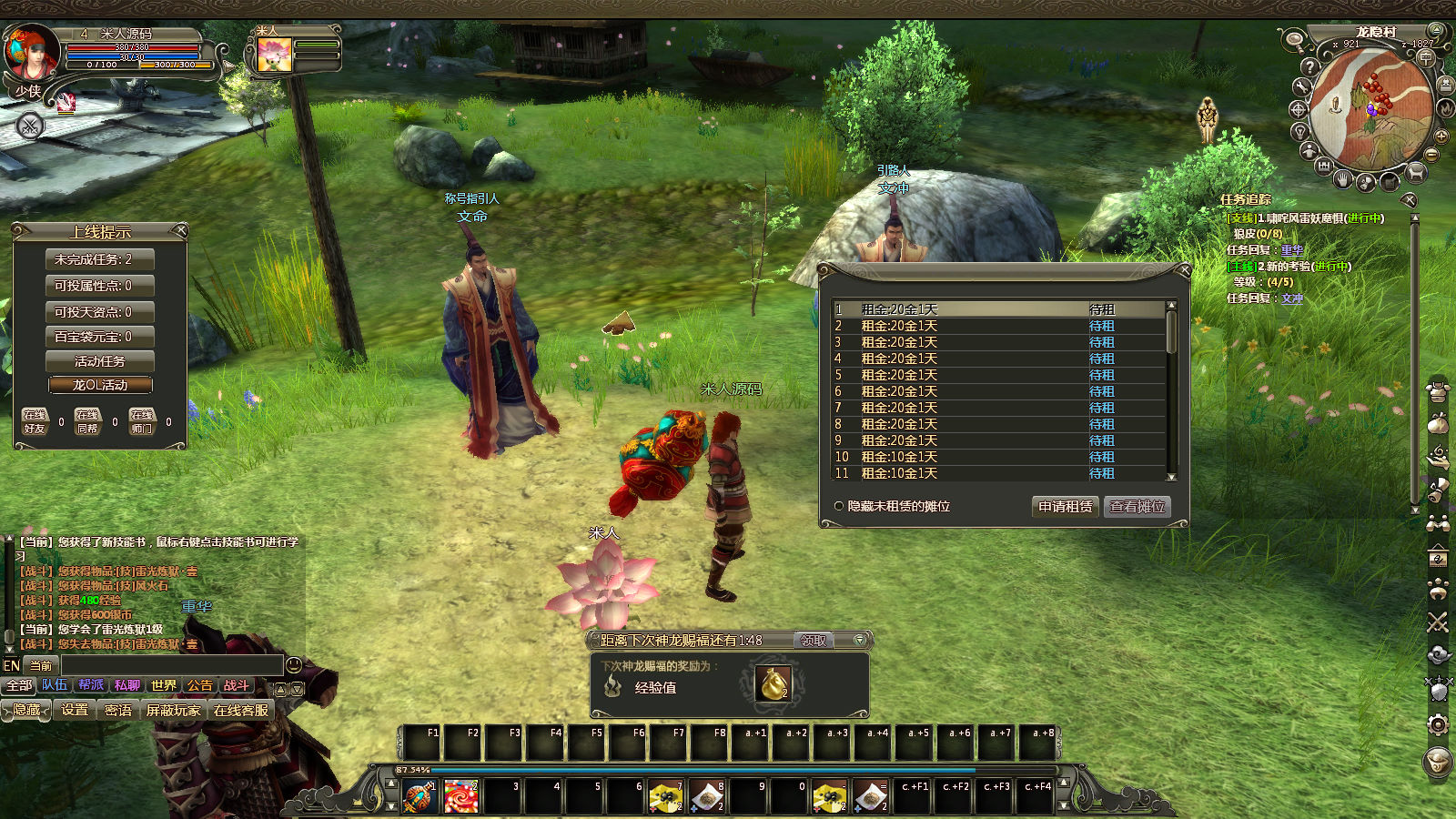Click the 屏蔽玩家 button
The image size is (1456, 819).
[173, 710]
